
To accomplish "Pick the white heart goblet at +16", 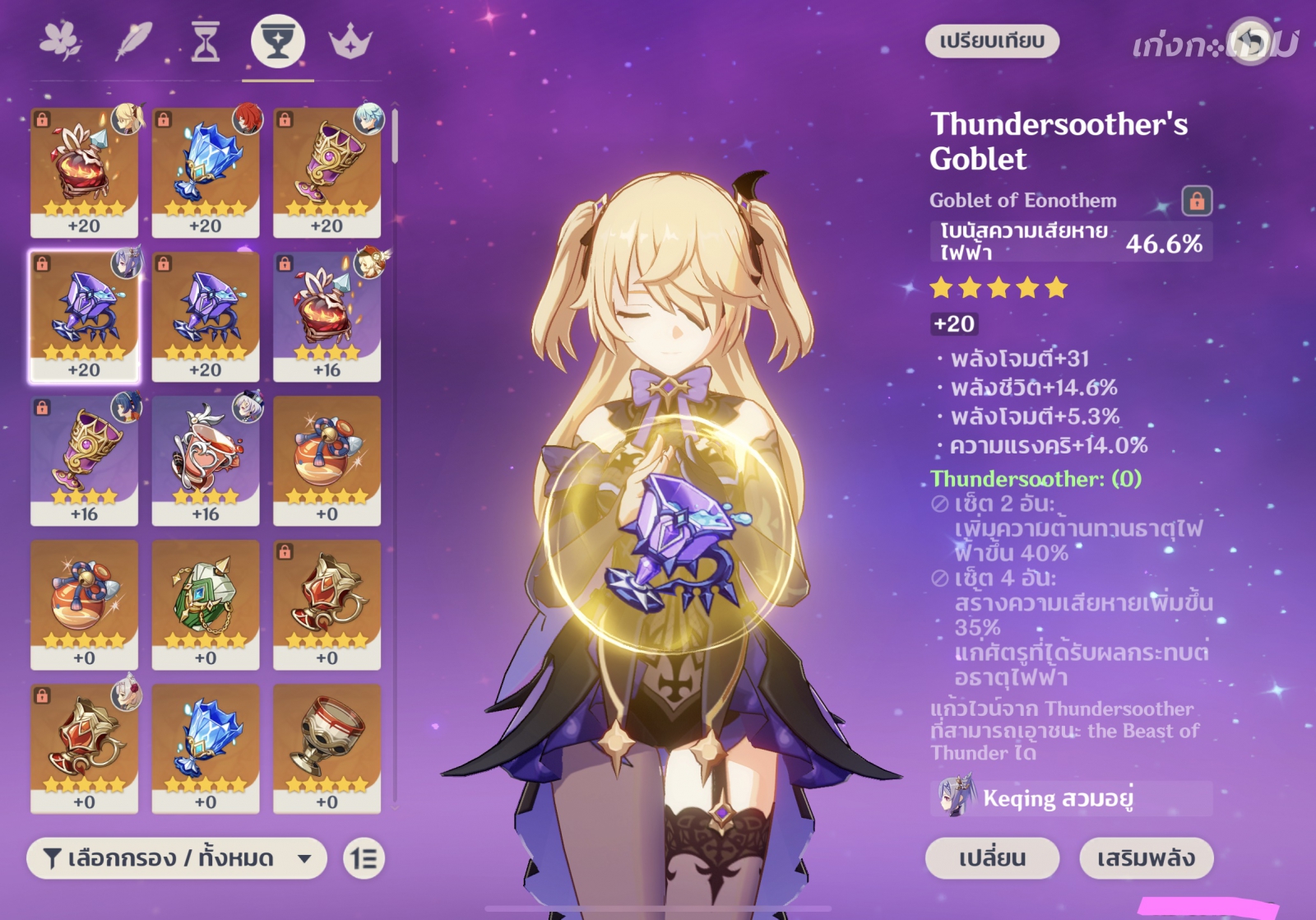I will pyautogui.click(x=206, y=460).
